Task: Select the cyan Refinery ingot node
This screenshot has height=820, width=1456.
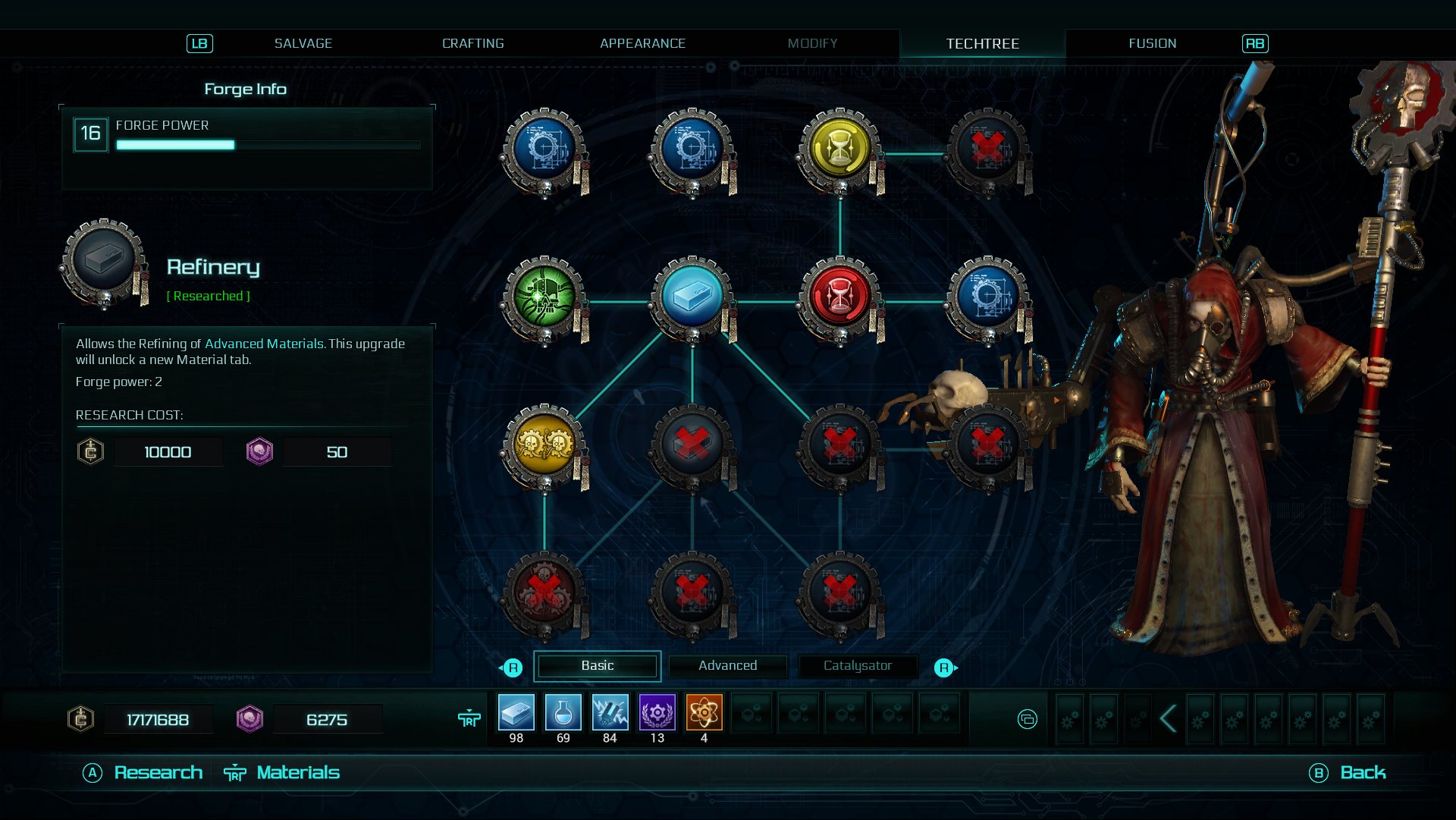Action: pos(692,297)
